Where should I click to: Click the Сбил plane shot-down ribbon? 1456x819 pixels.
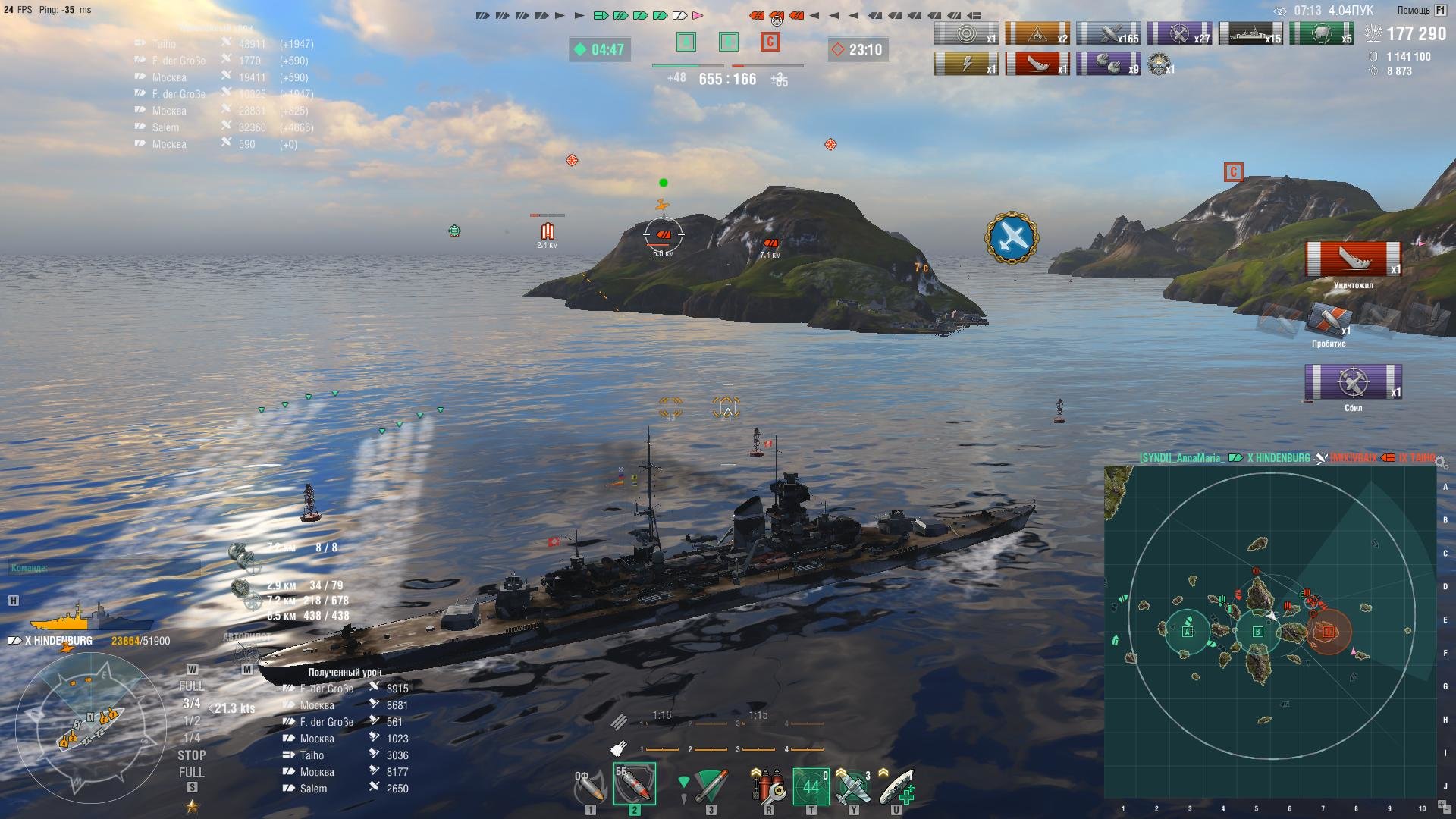click(1353, 382)
